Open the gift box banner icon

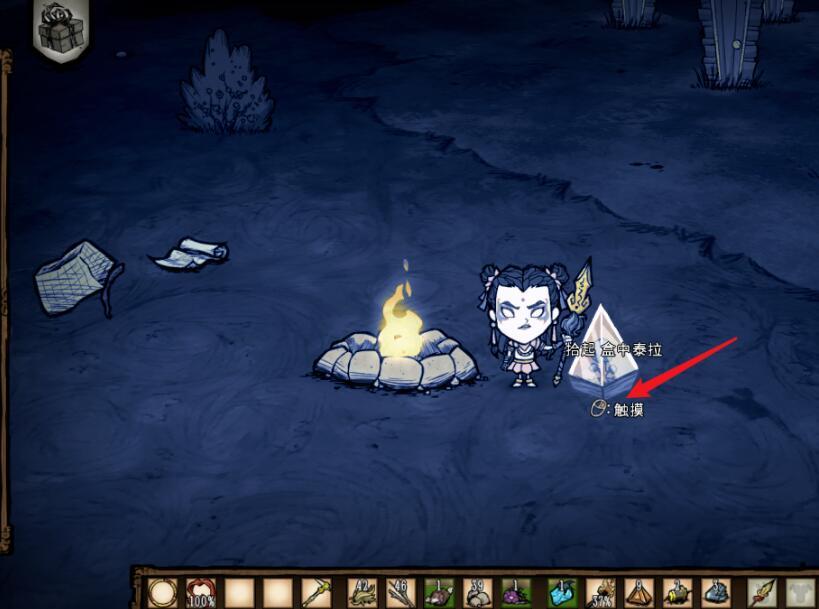tap(61, 28)
